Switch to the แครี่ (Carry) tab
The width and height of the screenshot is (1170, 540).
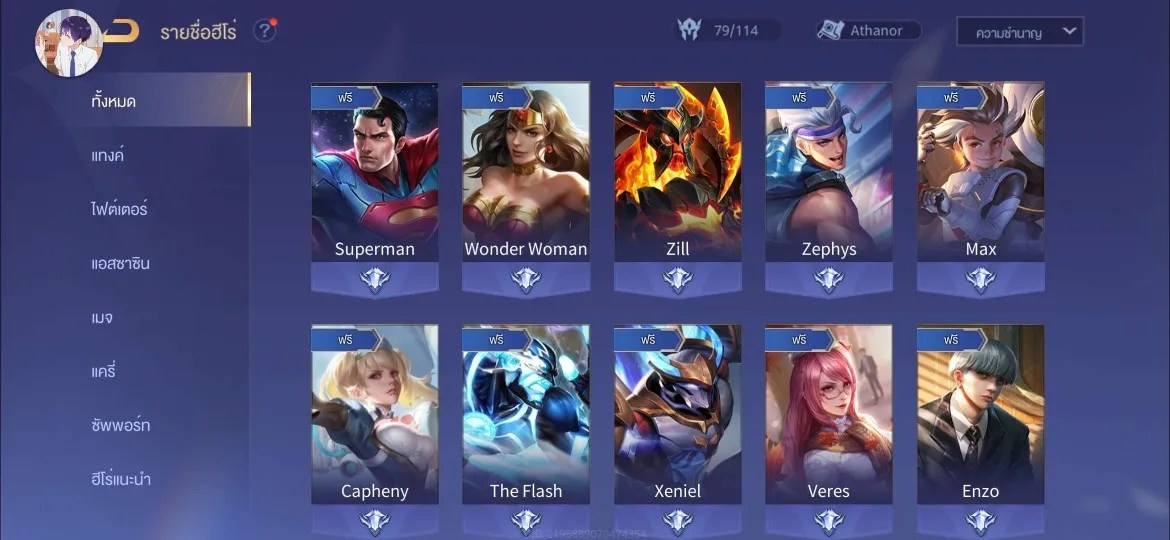(x=104, y=371)
